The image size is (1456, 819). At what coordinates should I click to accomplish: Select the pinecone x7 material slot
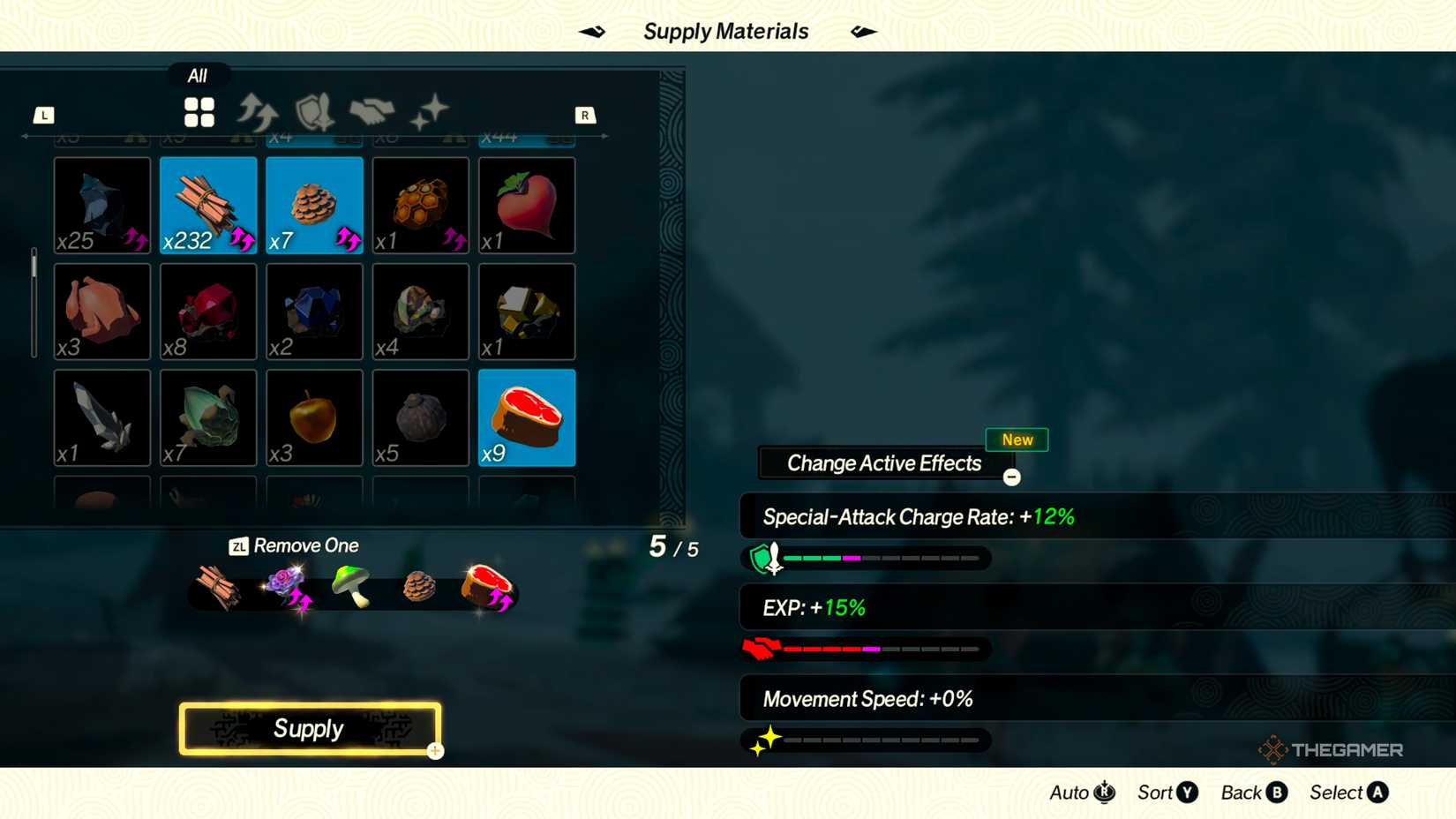pyautogui.click(x=313, y=205)
